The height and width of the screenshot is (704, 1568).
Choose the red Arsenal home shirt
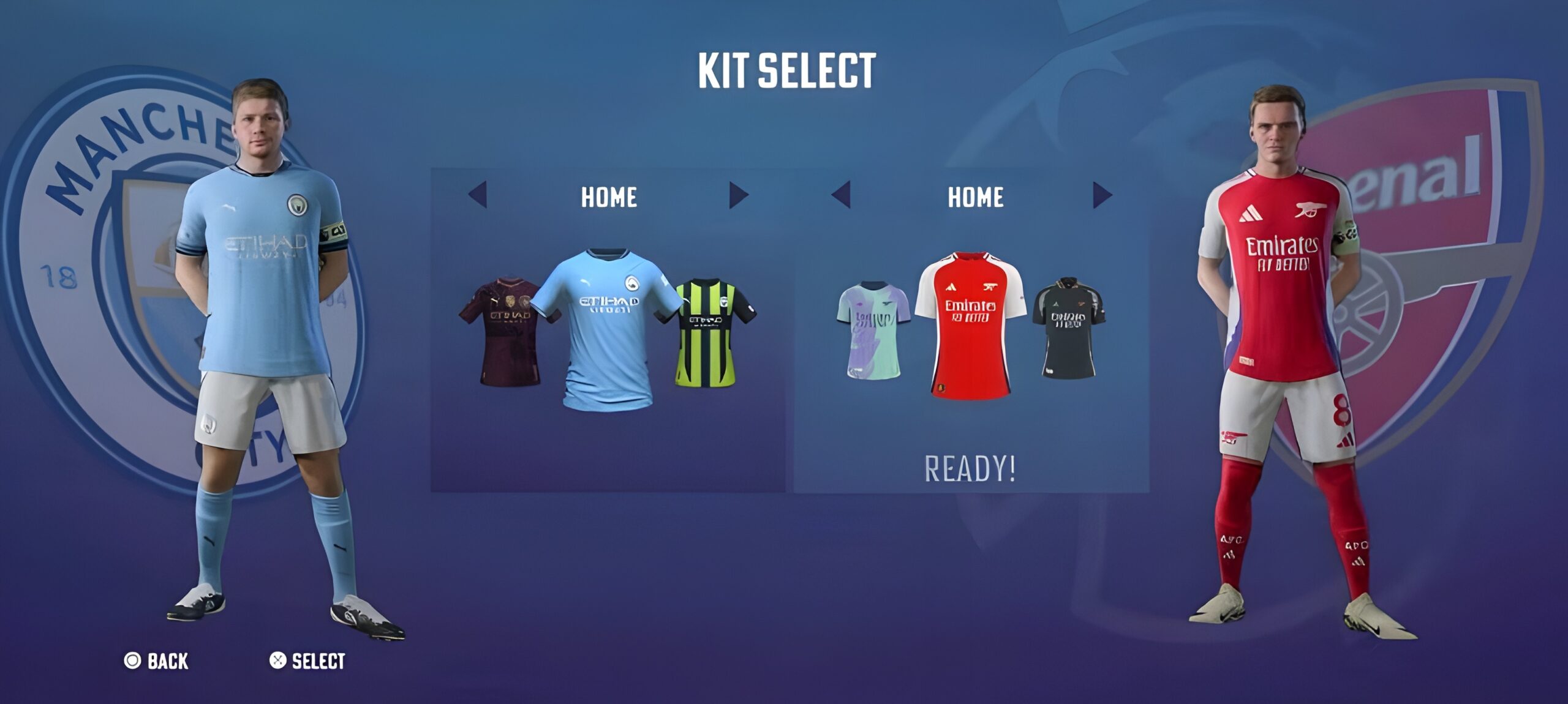(x=970, y=325)
